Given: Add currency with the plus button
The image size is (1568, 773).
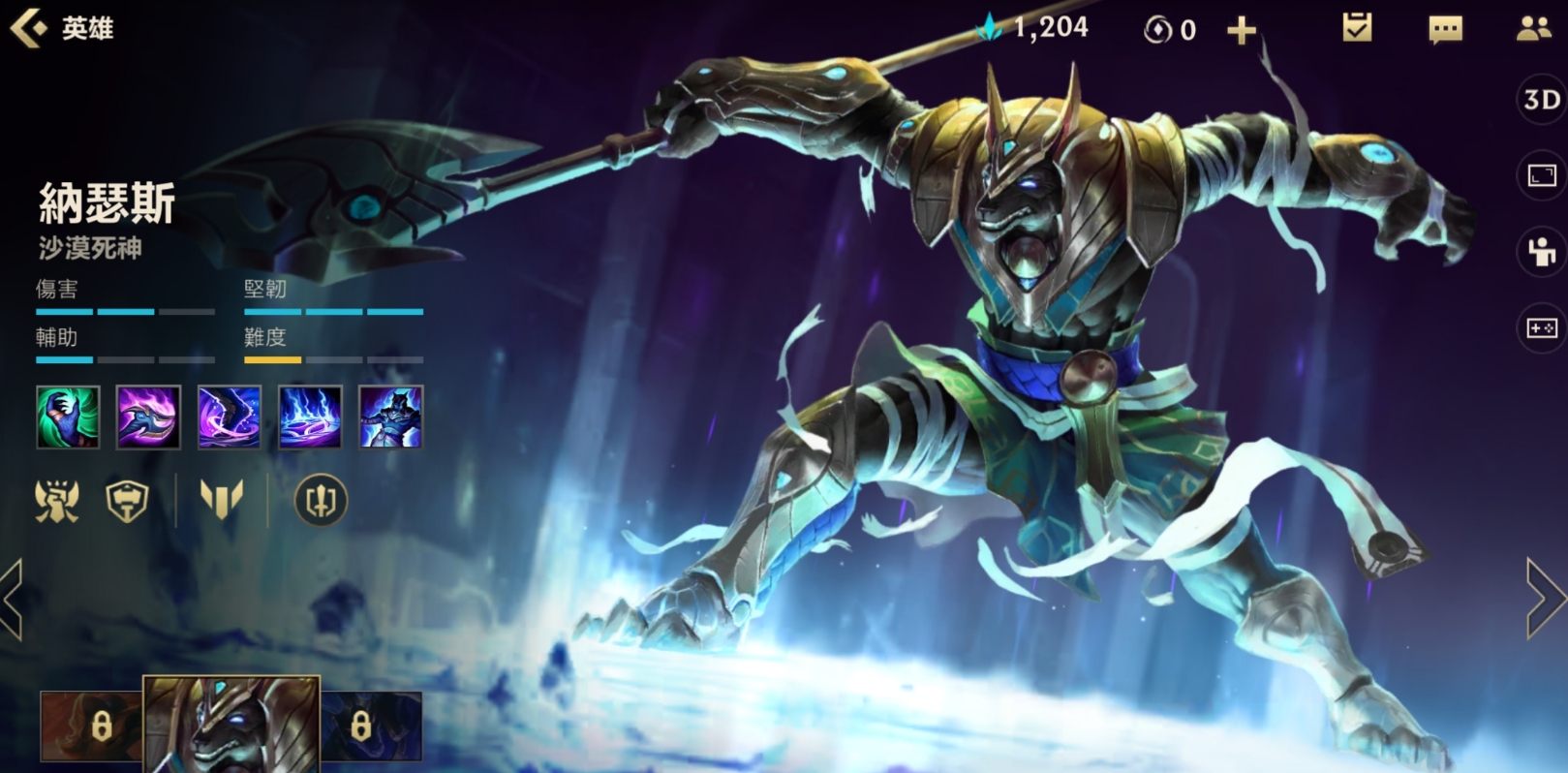Looking at the screenshot, I should coord(1241,31).
